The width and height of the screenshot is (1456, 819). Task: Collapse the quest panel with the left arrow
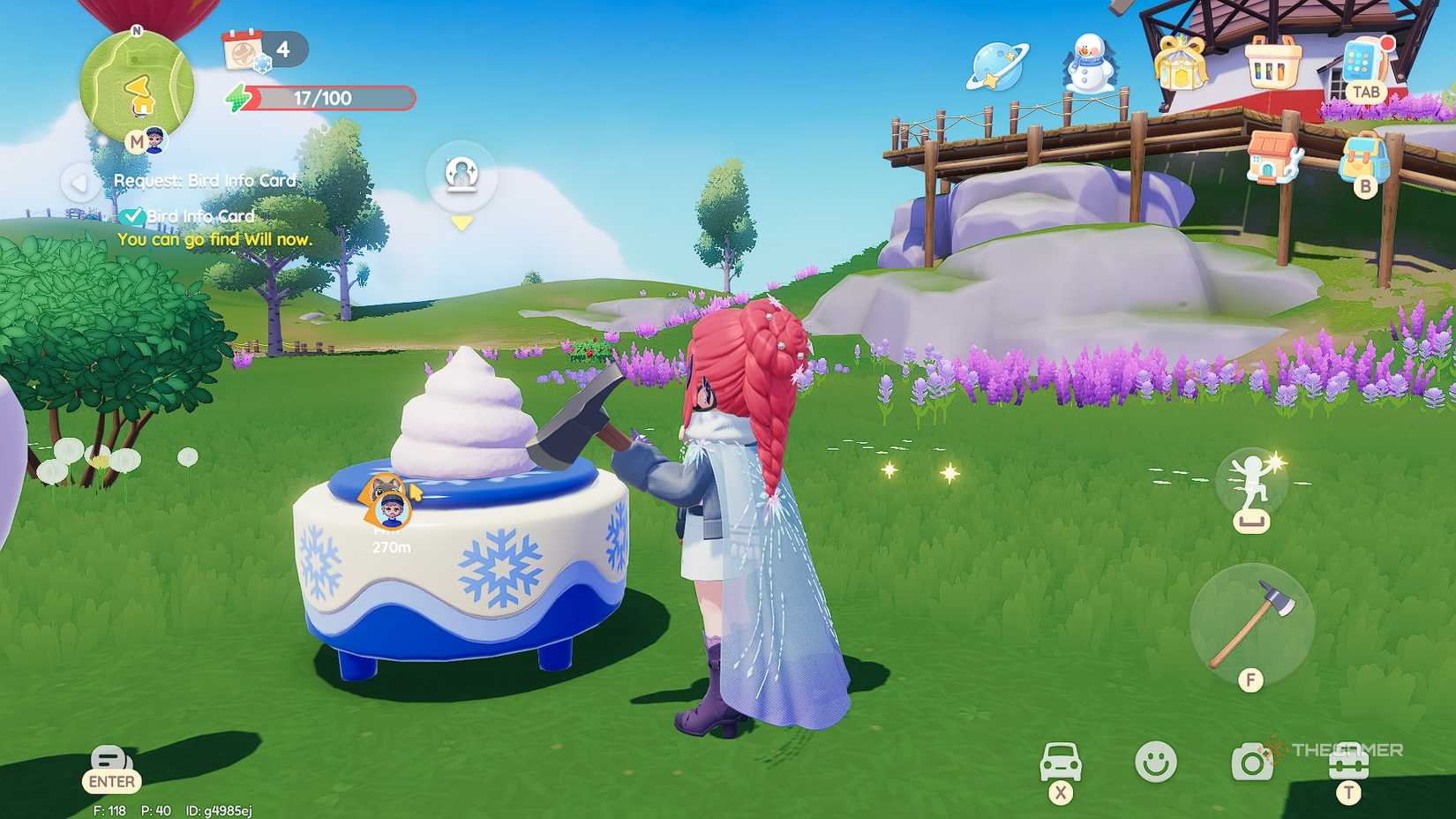point(79,182)
